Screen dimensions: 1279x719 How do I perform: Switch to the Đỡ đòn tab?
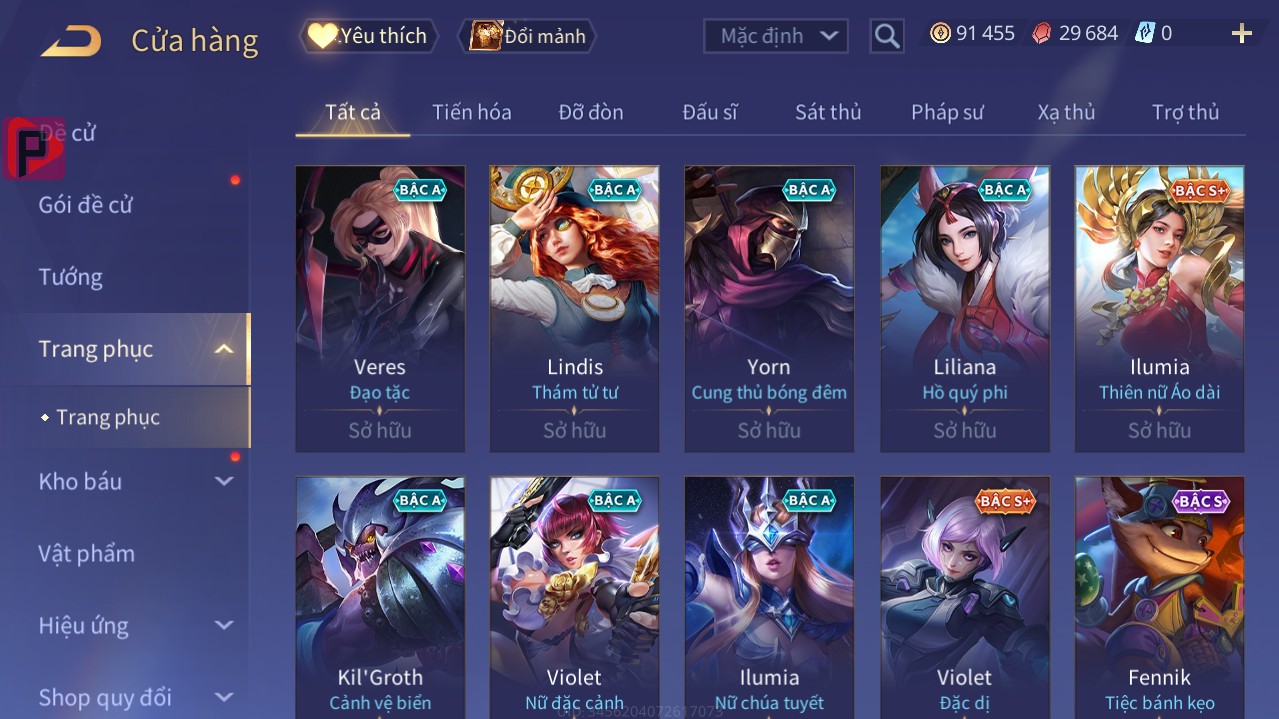tap(590, 112)
